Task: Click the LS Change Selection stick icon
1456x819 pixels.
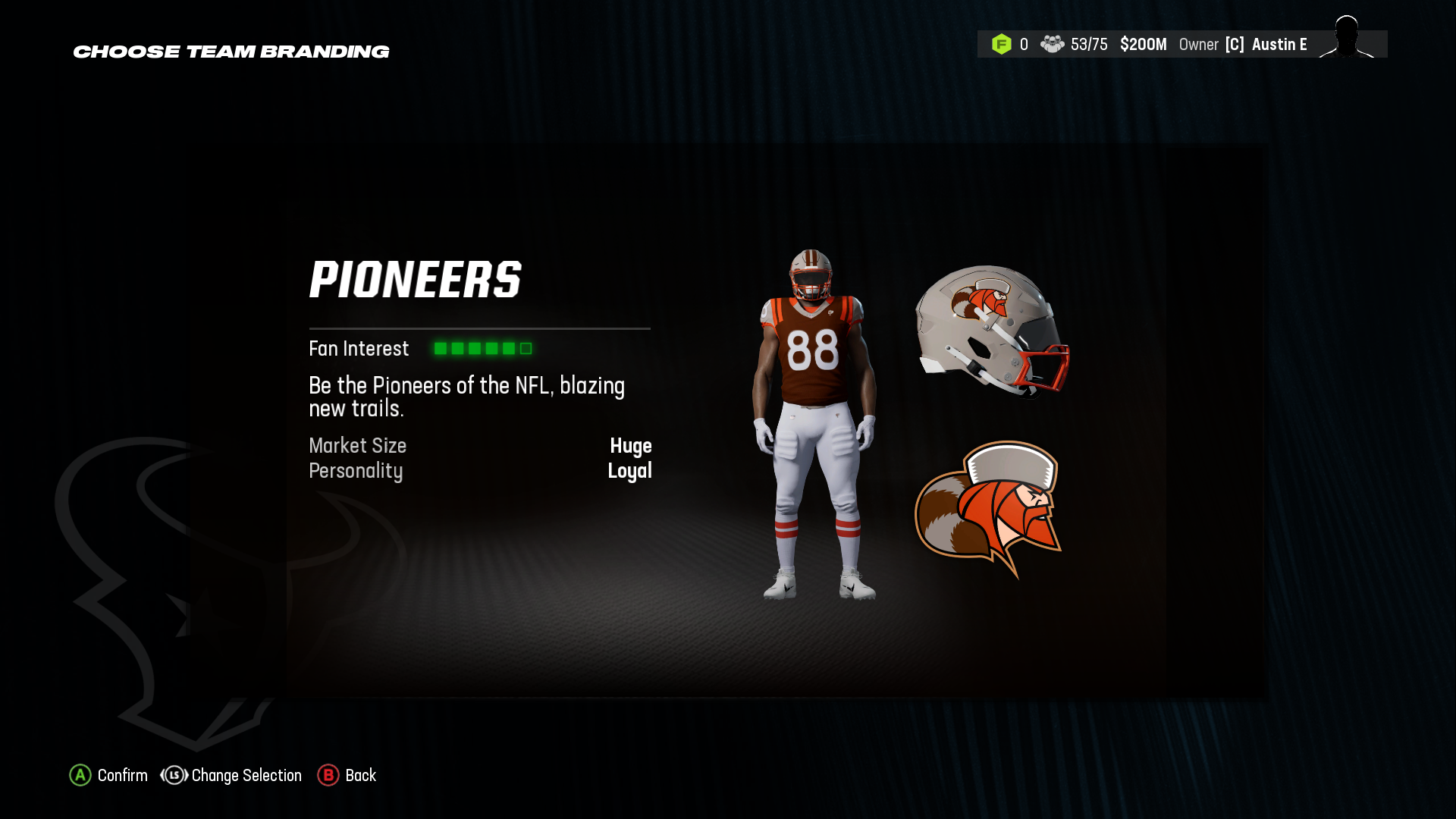Action: click(174, 775)
